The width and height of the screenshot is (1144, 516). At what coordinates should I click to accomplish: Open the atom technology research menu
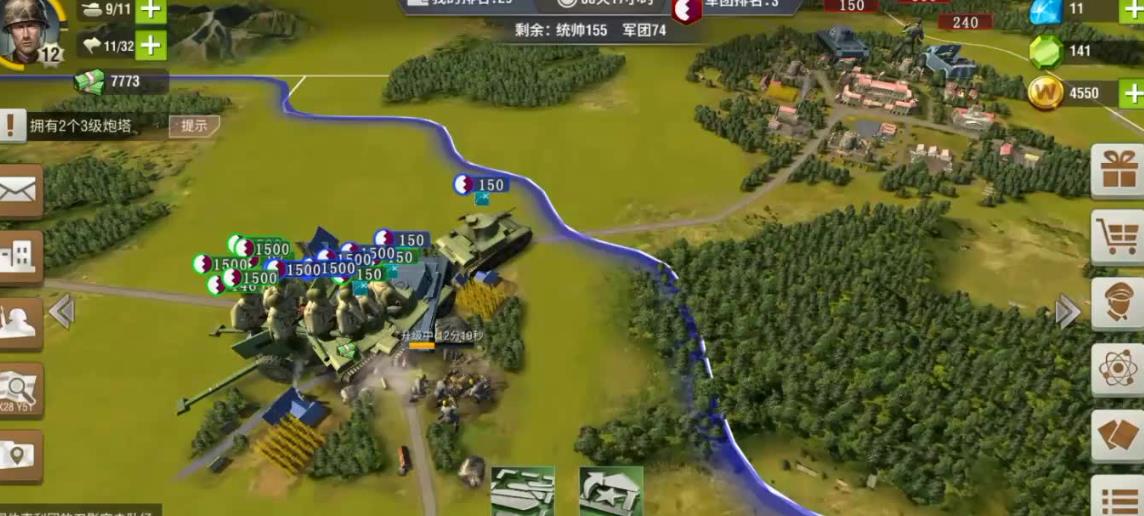click(x=1118, y=369)
